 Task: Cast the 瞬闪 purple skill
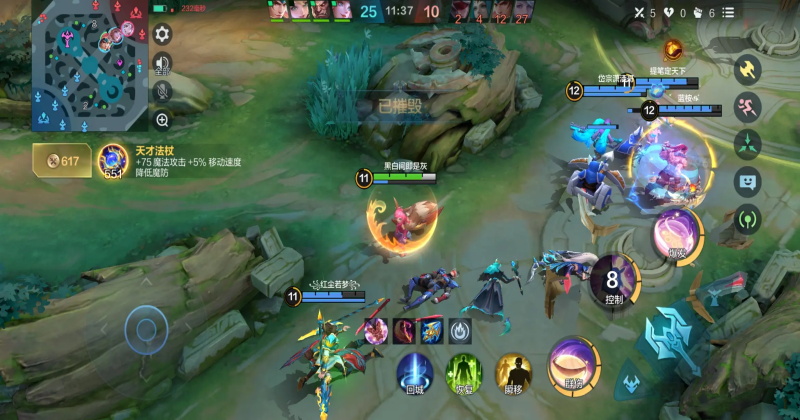pyautogui.click(x=574, y=361)
